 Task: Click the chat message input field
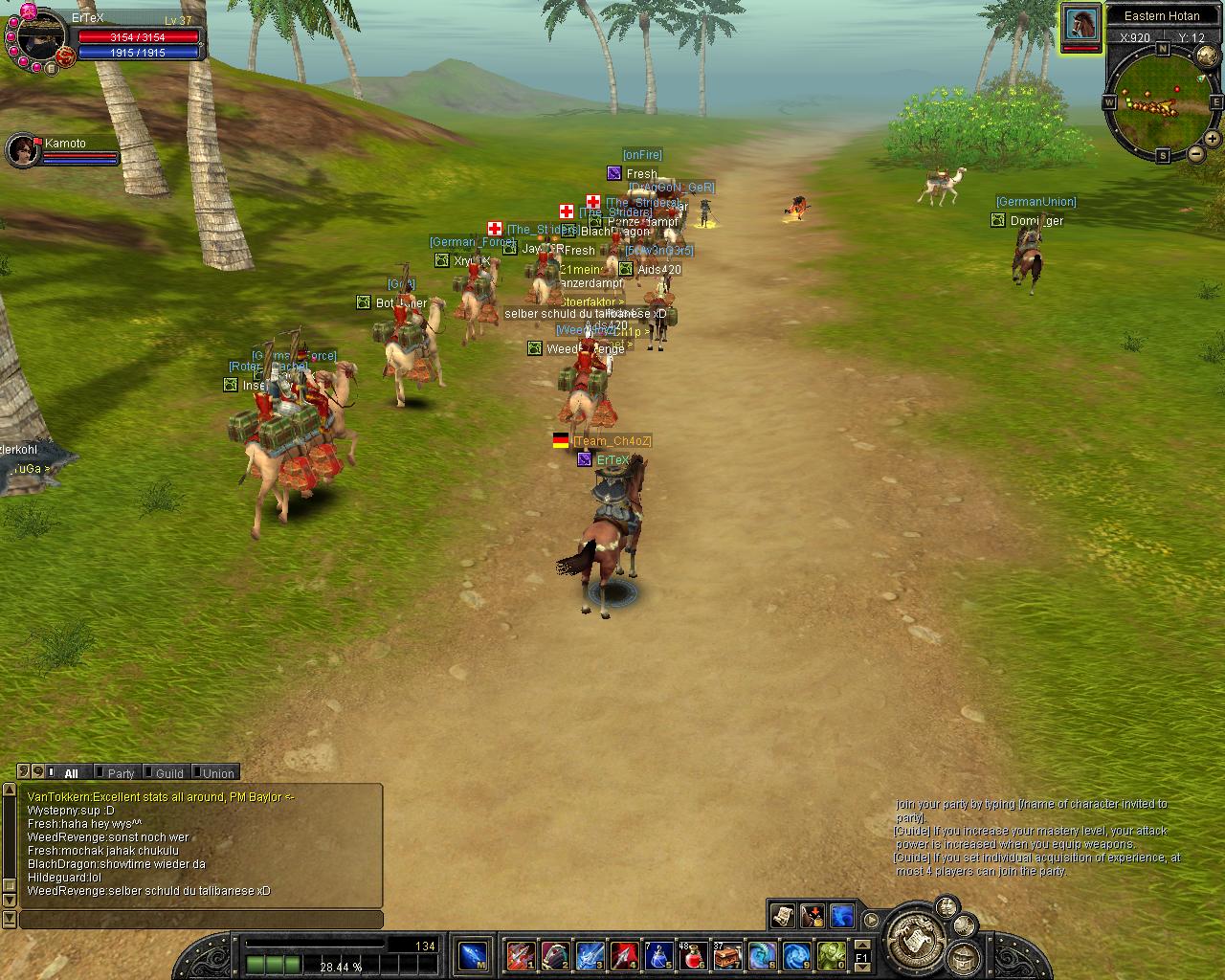pyautogui.click(x=201, y=920)
